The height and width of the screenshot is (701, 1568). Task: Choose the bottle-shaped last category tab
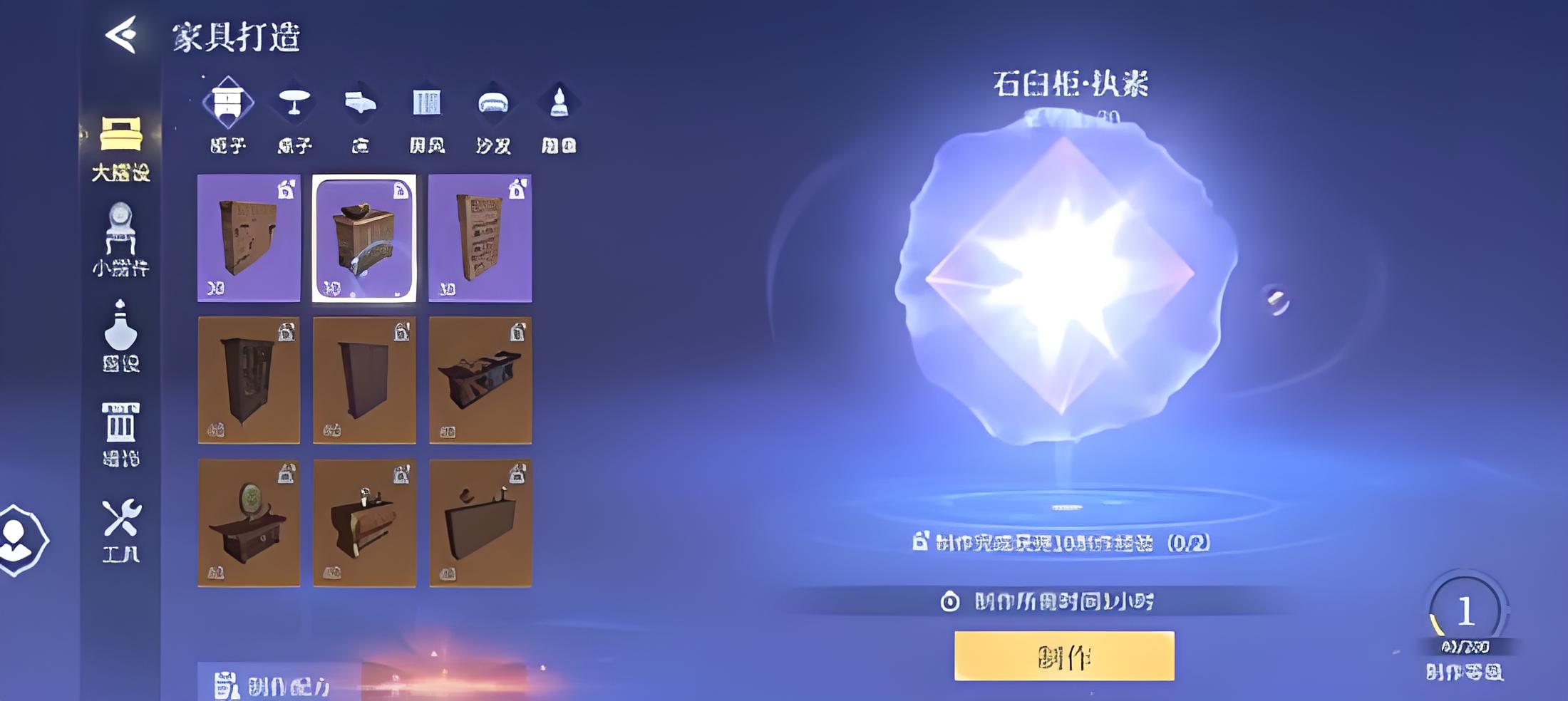(559, 114)
